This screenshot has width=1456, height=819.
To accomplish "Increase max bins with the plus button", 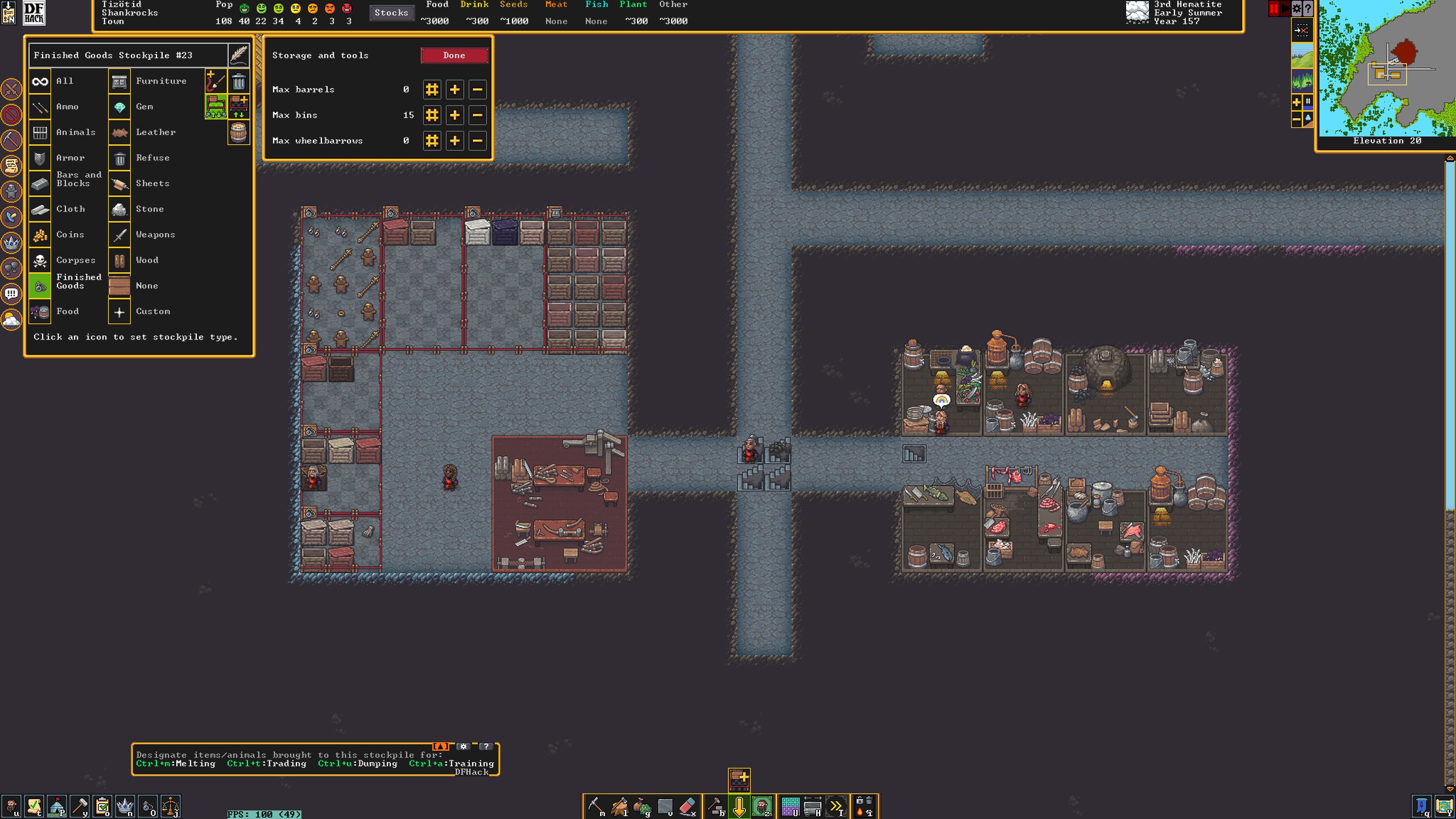I will (454, 115).
